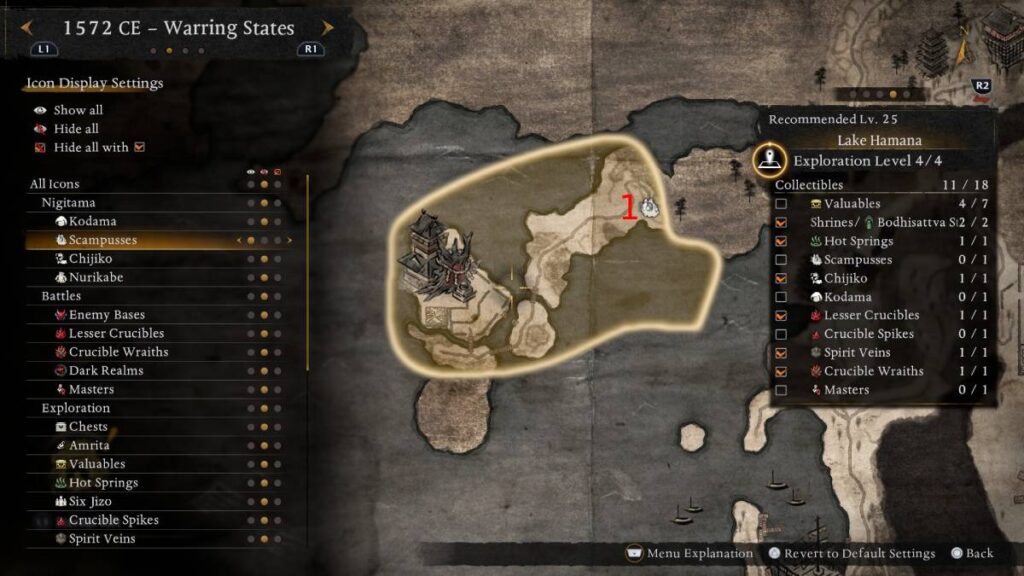Check the Masters collectible checkbox

(x=781, y=390)
